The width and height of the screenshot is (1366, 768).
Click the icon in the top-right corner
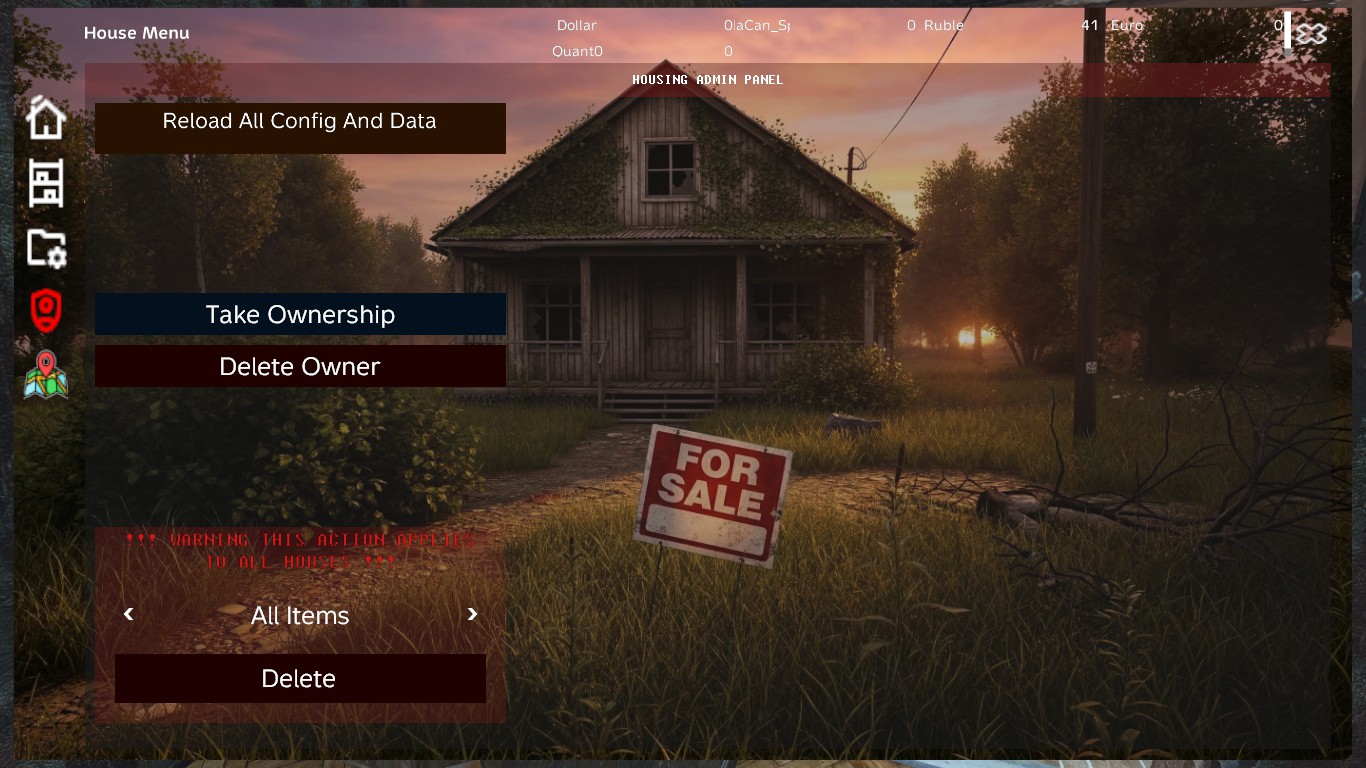click(x=1309, y=33)
